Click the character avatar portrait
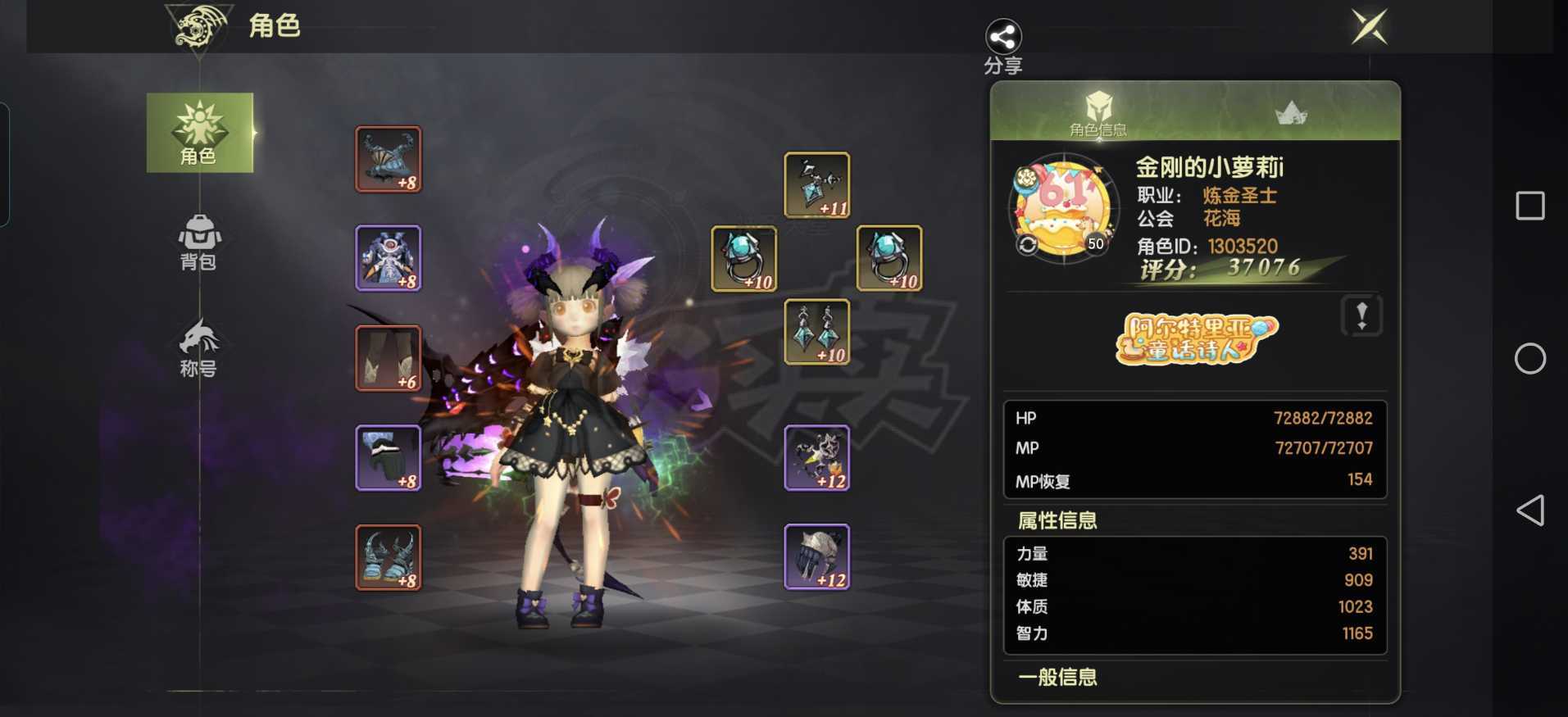The image size is (1568, 717). [x=1063, y=209]
